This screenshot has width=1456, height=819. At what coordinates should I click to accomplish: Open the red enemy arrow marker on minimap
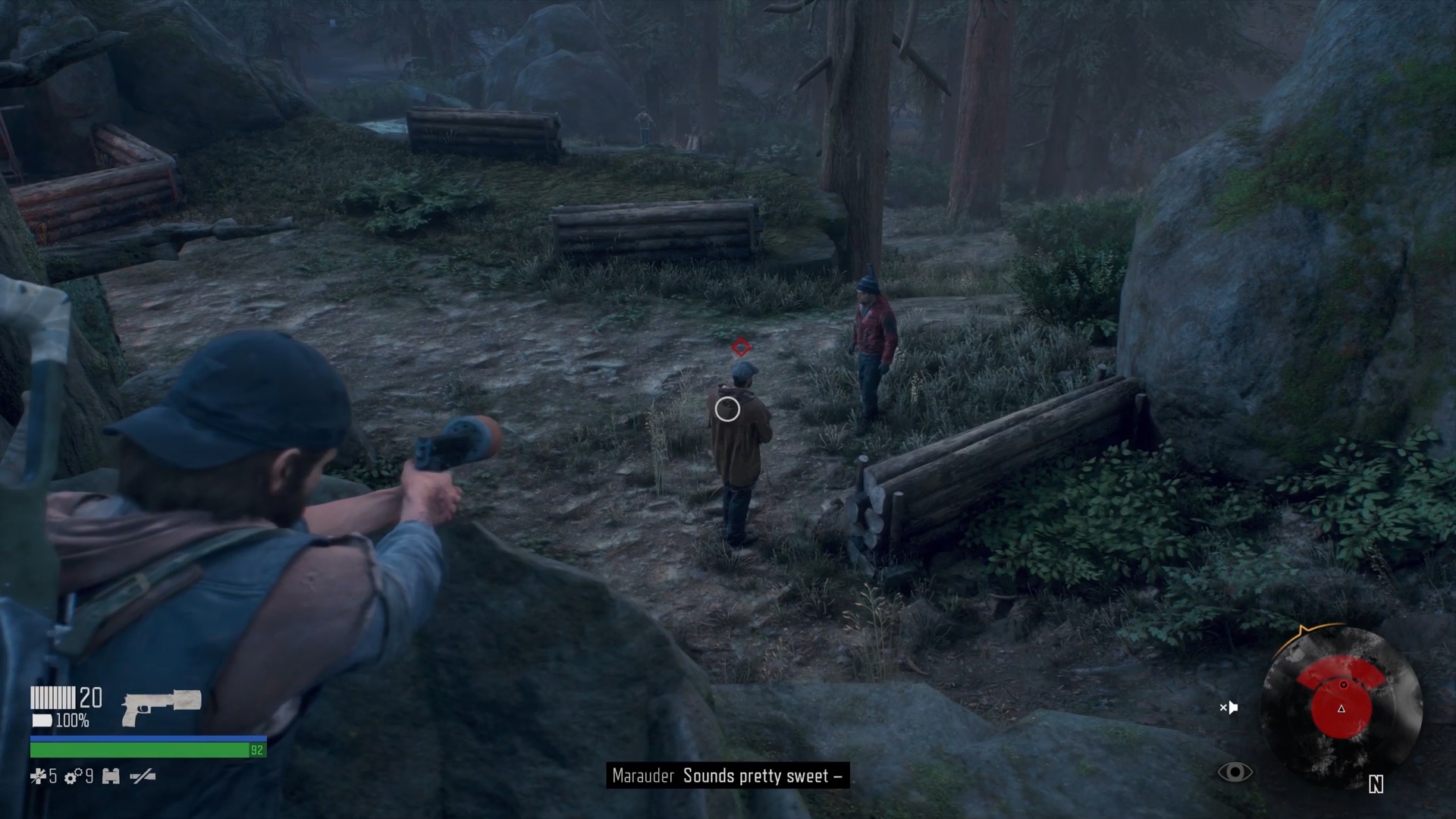coord(1345,686)
